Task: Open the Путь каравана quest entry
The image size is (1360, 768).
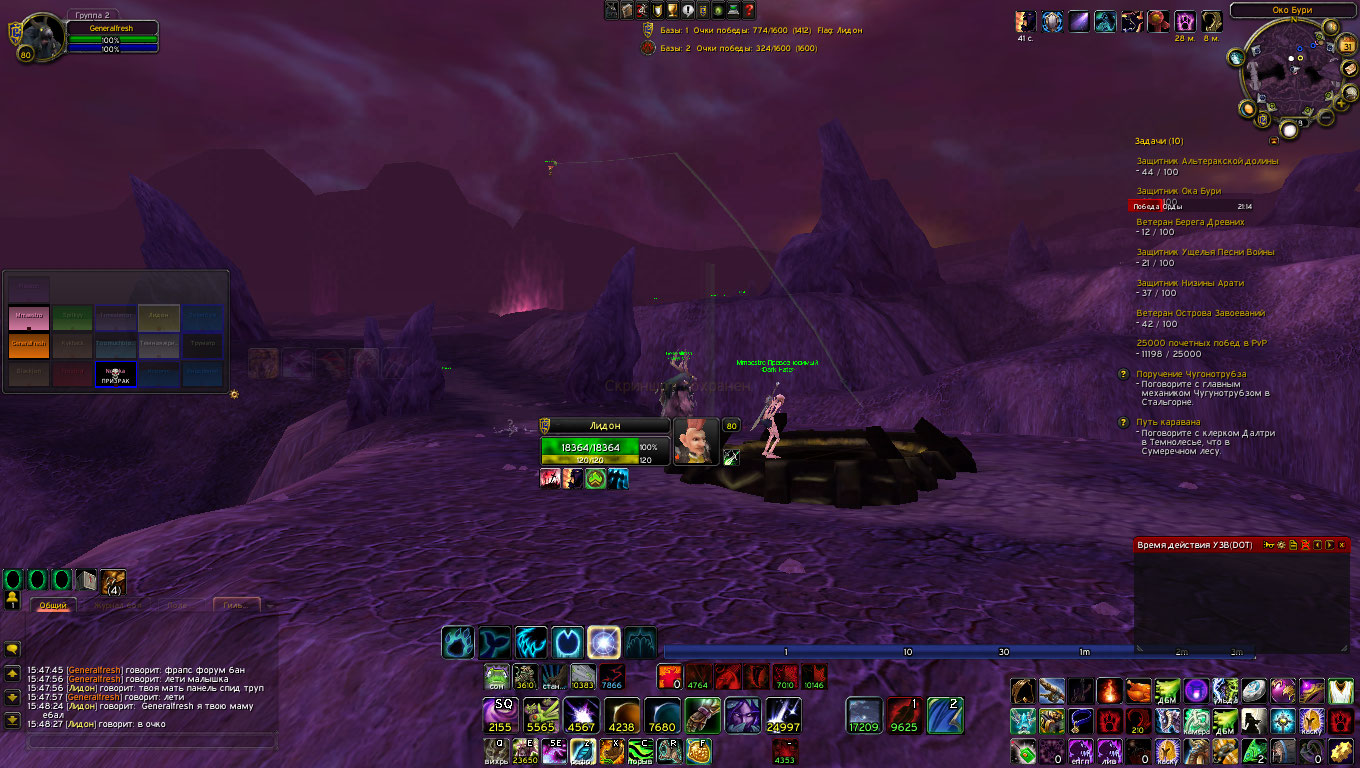Action: [1168, 422]
